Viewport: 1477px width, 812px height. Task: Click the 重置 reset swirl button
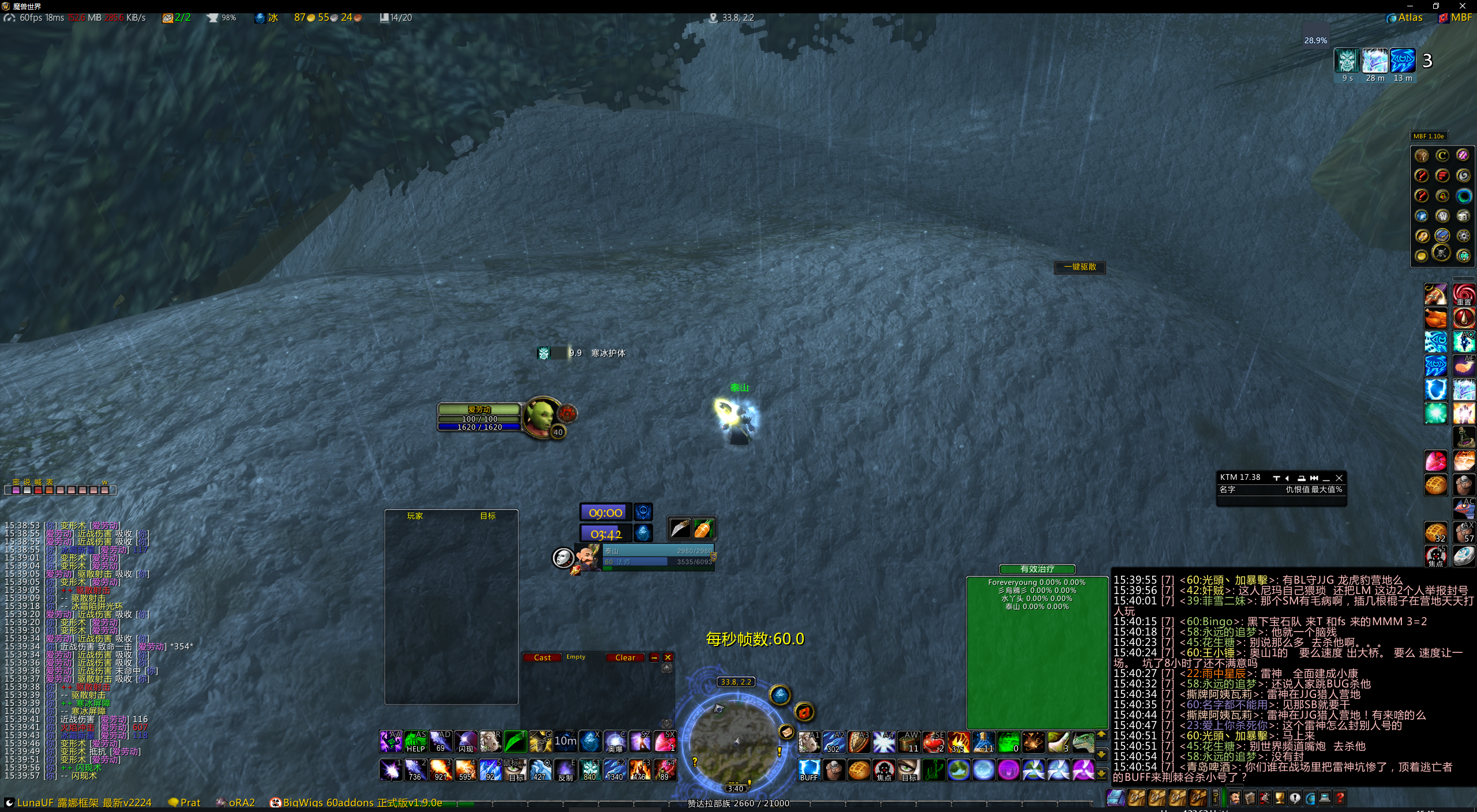point(1464,295)
